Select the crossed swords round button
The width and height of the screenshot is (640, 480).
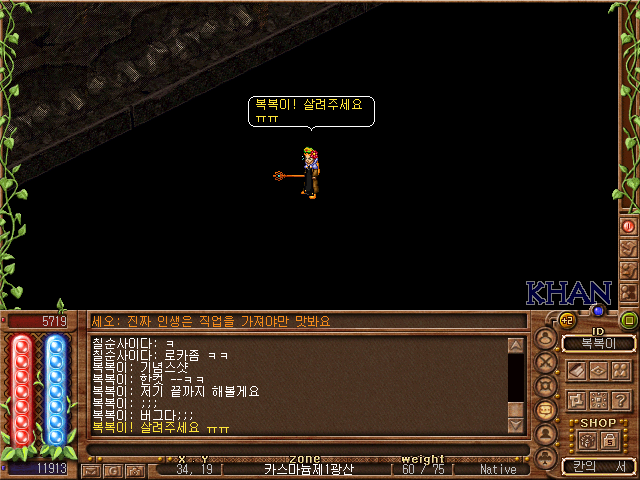[x=546, y=362]
